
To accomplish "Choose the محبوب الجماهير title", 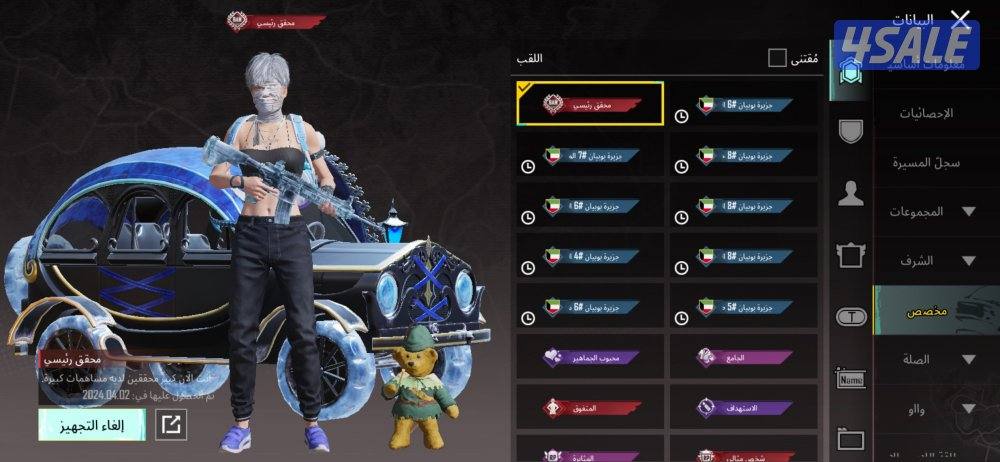I will click(x=590, y=357).
